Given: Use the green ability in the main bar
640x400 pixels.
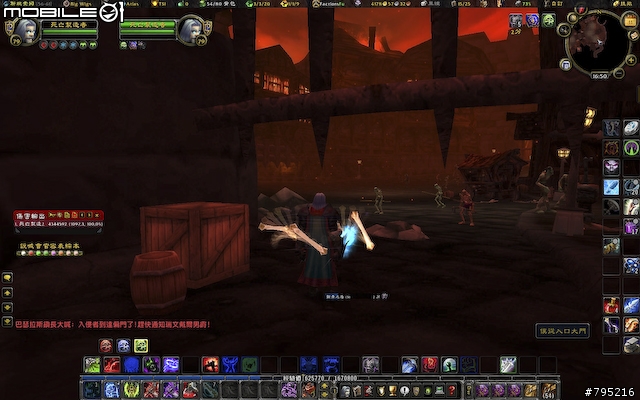Looking at the screenshot, I should [x=249, y=365].
